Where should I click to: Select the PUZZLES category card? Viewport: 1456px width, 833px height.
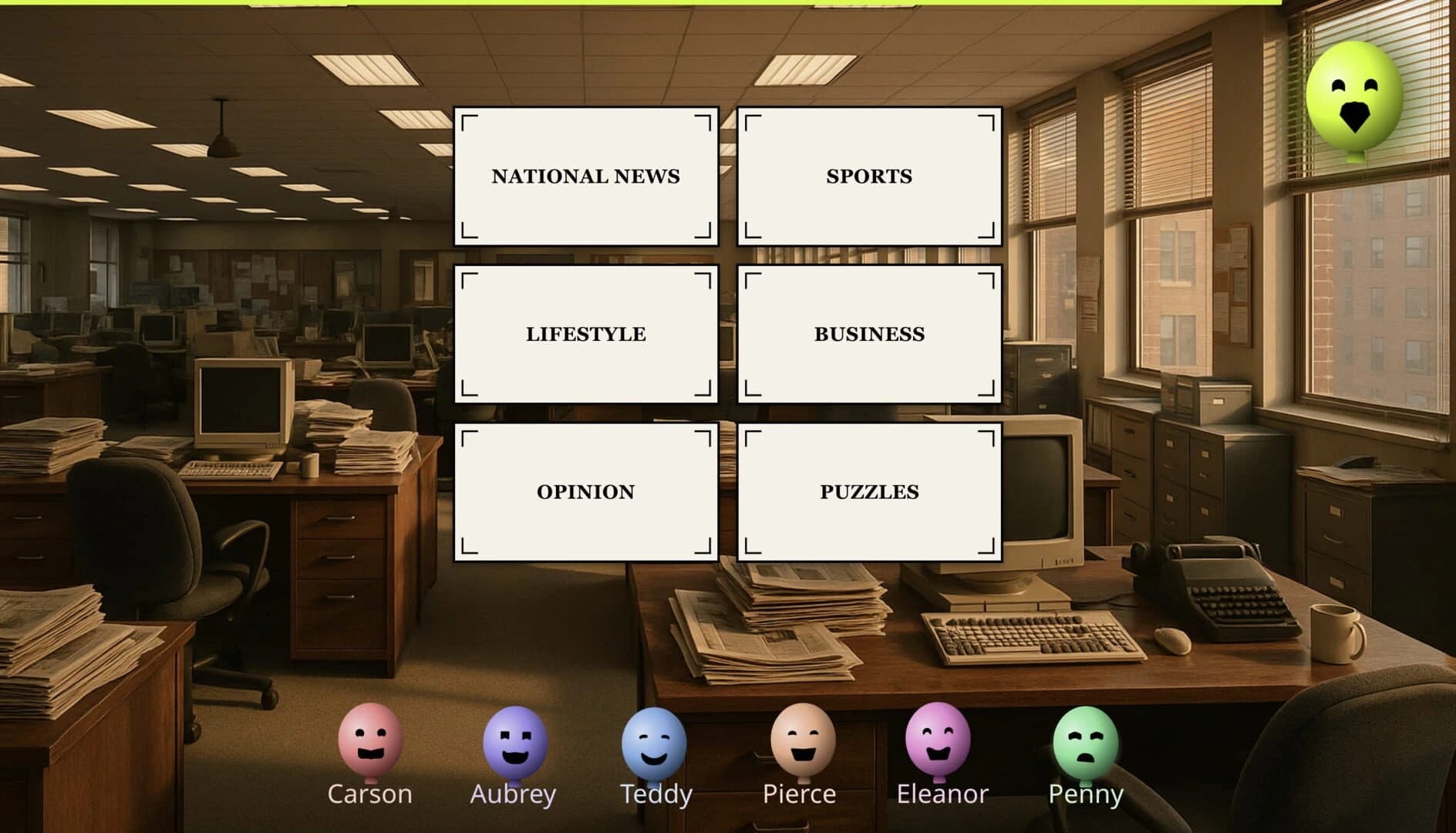pos(869,491)
